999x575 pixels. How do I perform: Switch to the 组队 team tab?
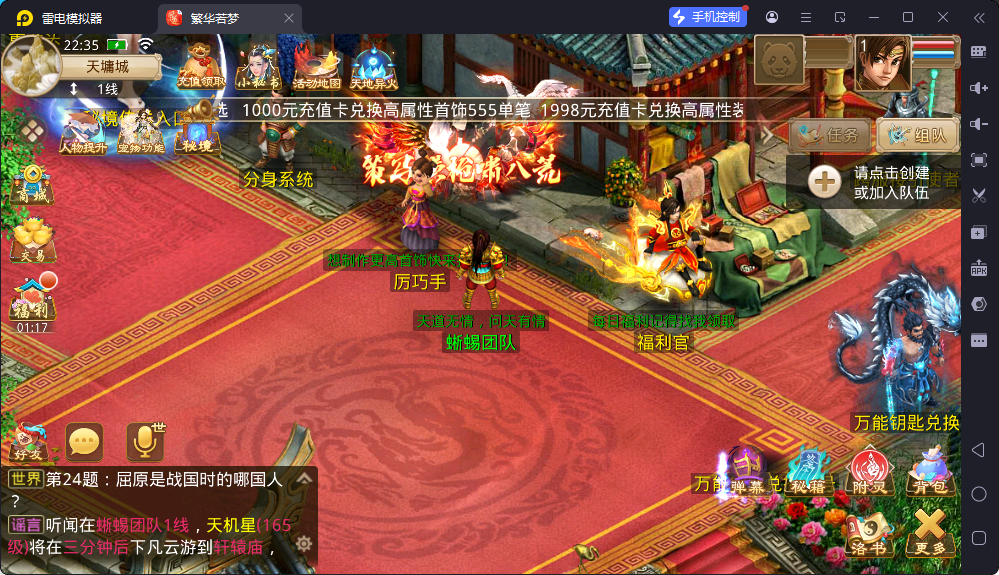coord(917,135)
